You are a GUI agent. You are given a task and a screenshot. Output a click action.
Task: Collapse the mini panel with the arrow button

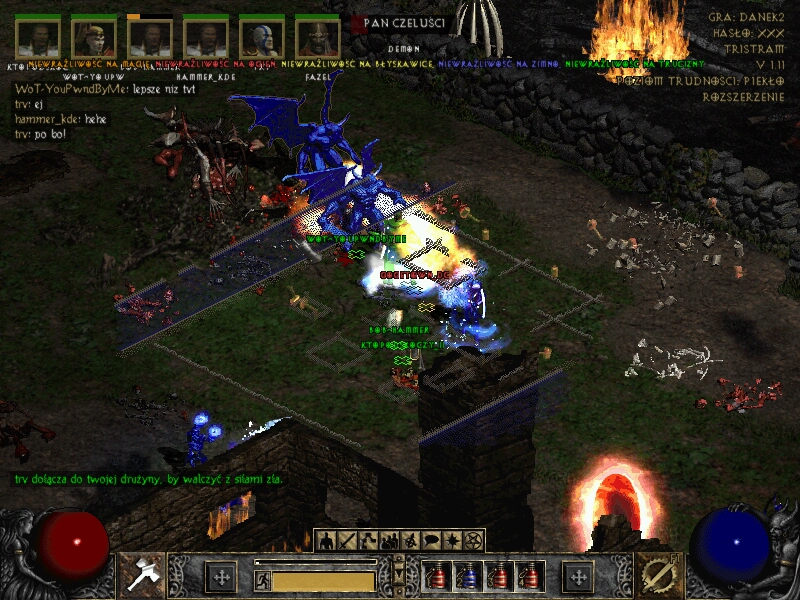(x=400, y=574)
